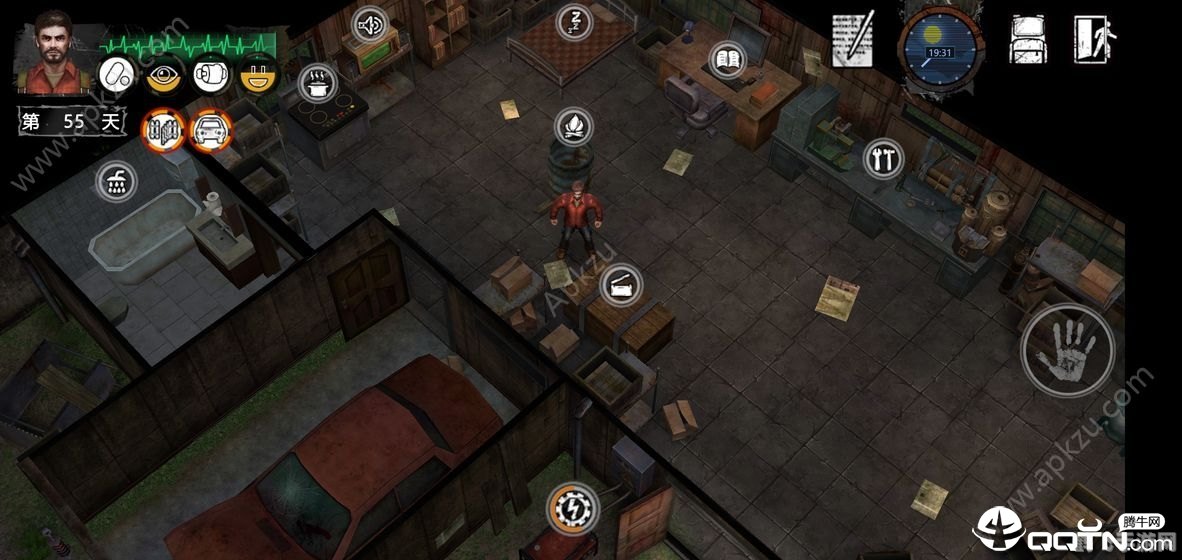Image resolution: width=1182 pixels, height=560 pixels.
Task: Tap the exit door icon
Action: tap(1095, 40)
